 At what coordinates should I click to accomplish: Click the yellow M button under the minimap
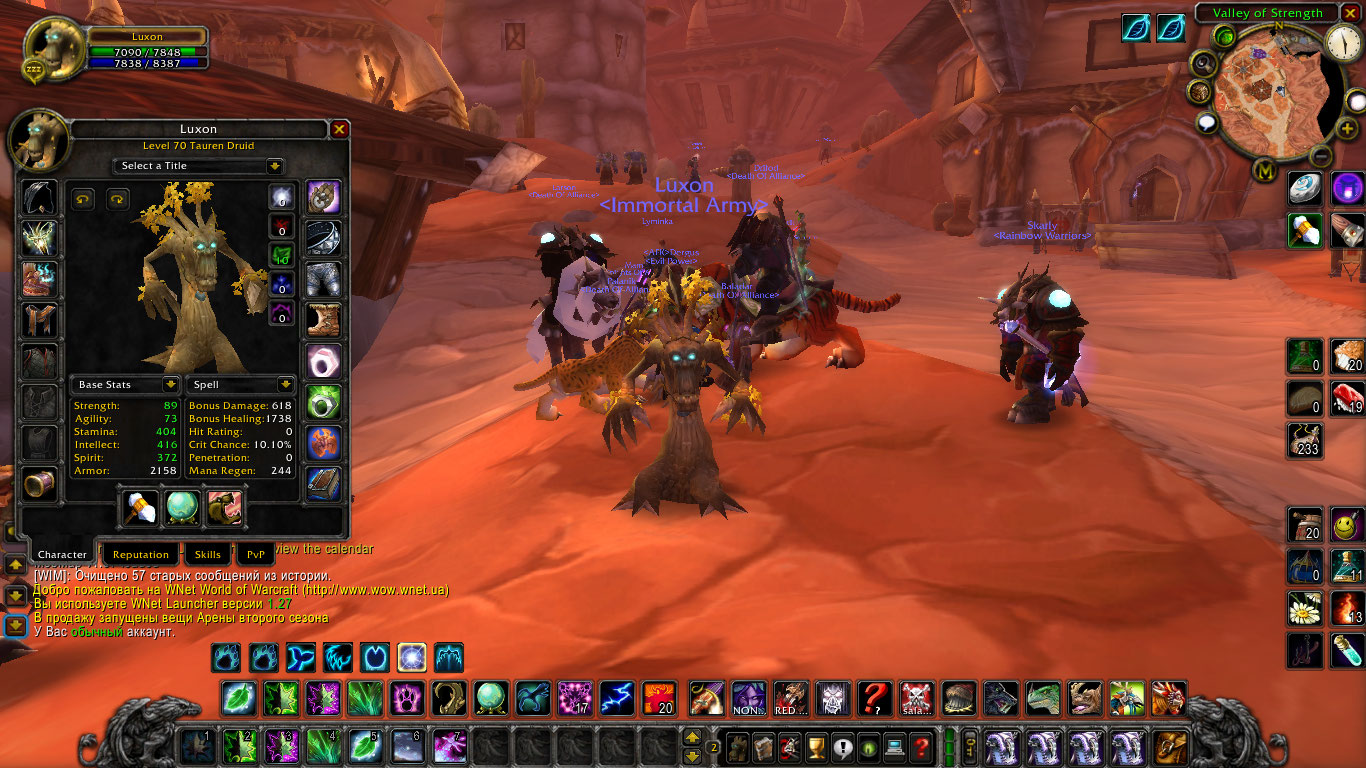1267,171
